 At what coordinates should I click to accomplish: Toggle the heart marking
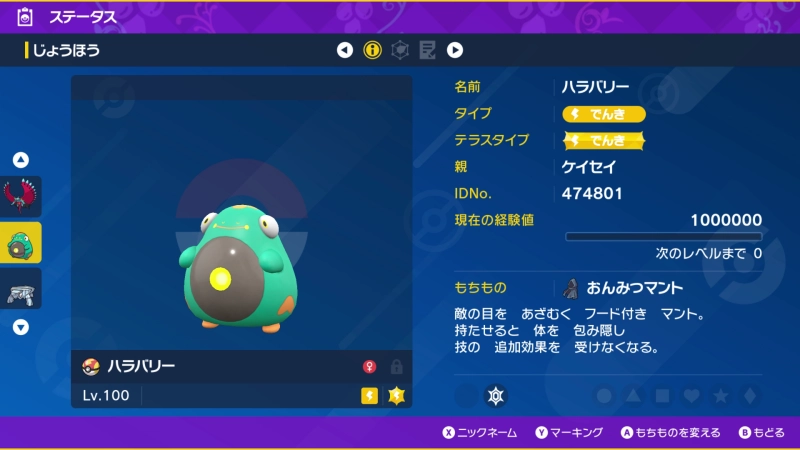point(691,396)
